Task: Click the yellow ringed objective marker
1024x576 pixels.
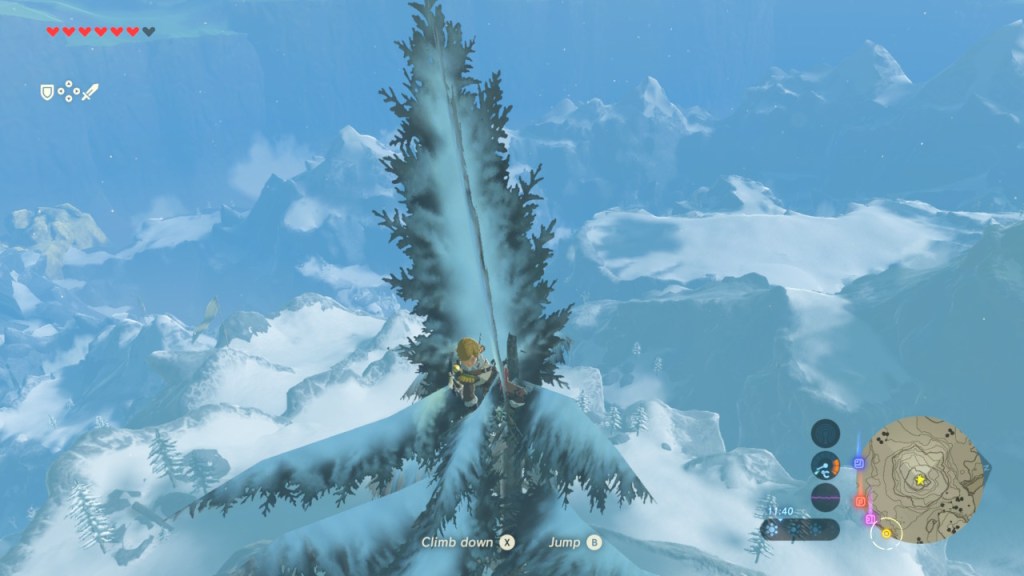Action: [x=885, y=533]
